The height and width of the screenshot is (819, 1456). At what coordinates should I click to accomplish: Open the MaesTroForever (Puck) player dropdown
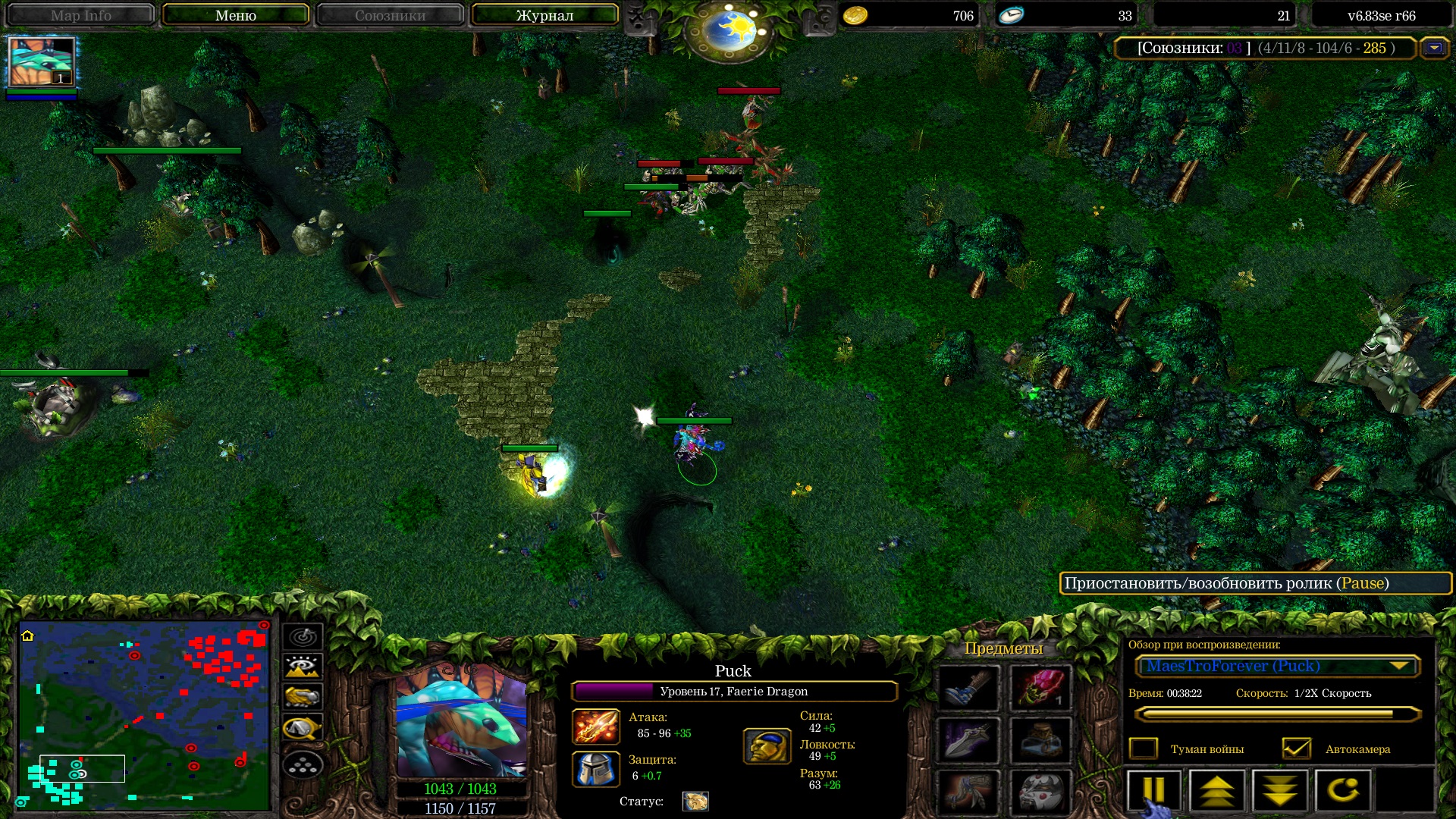pos(1277,666)
